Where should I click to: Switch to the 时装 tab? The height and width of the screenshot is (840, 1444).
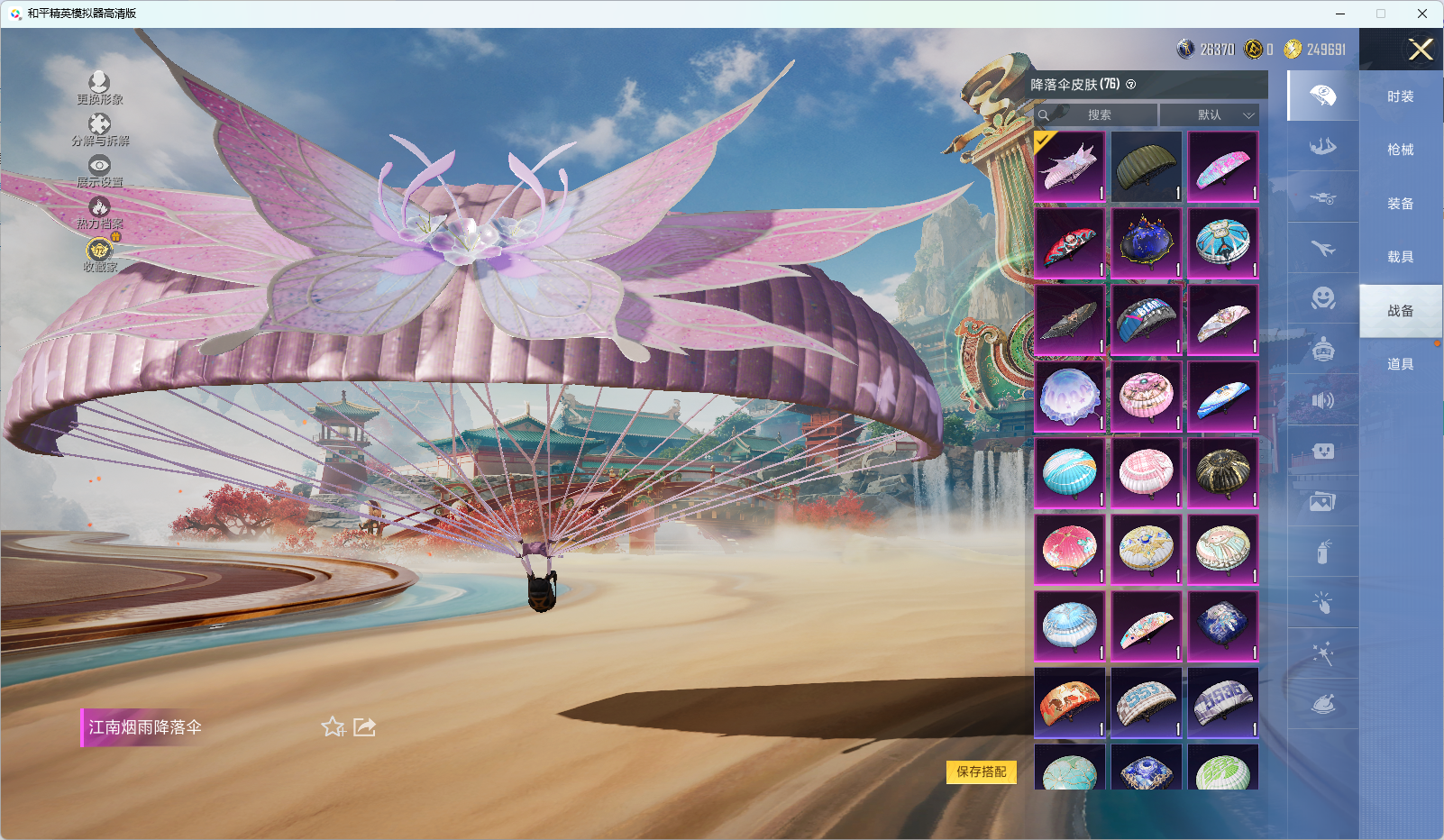point(1400,96)
